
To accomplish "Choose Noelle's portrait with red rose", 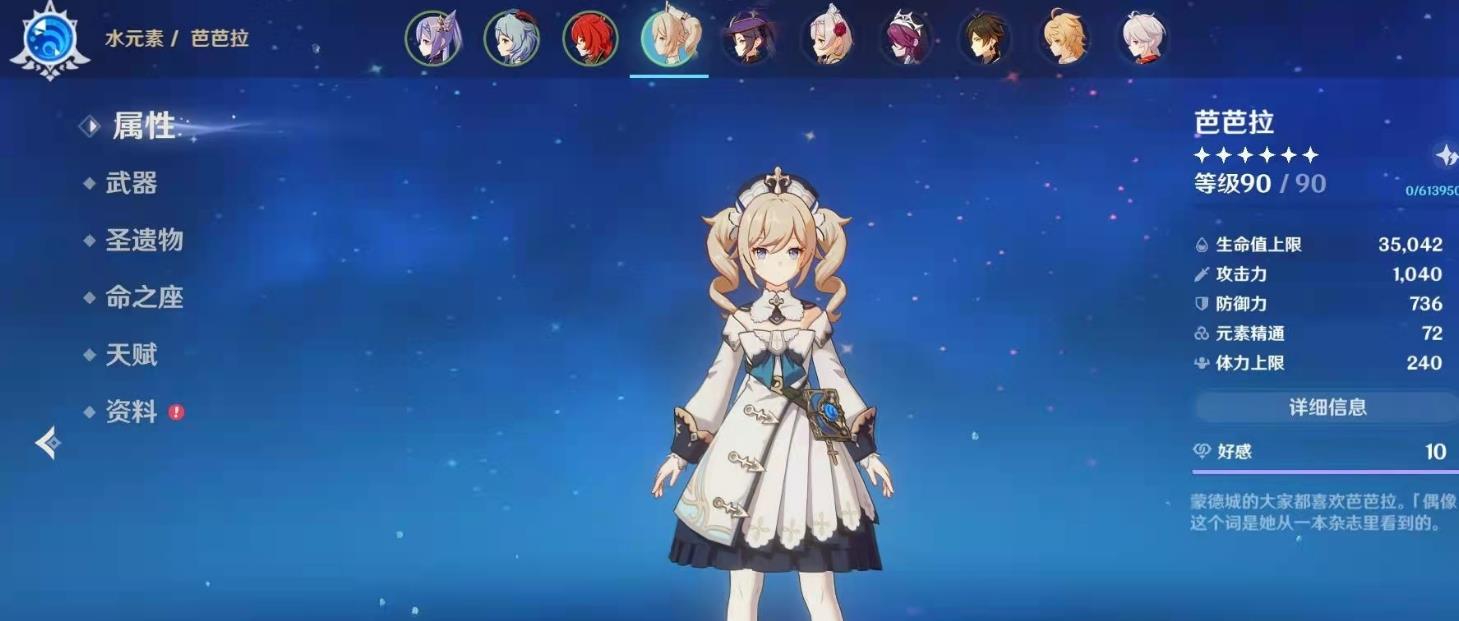I will (827, 39).
